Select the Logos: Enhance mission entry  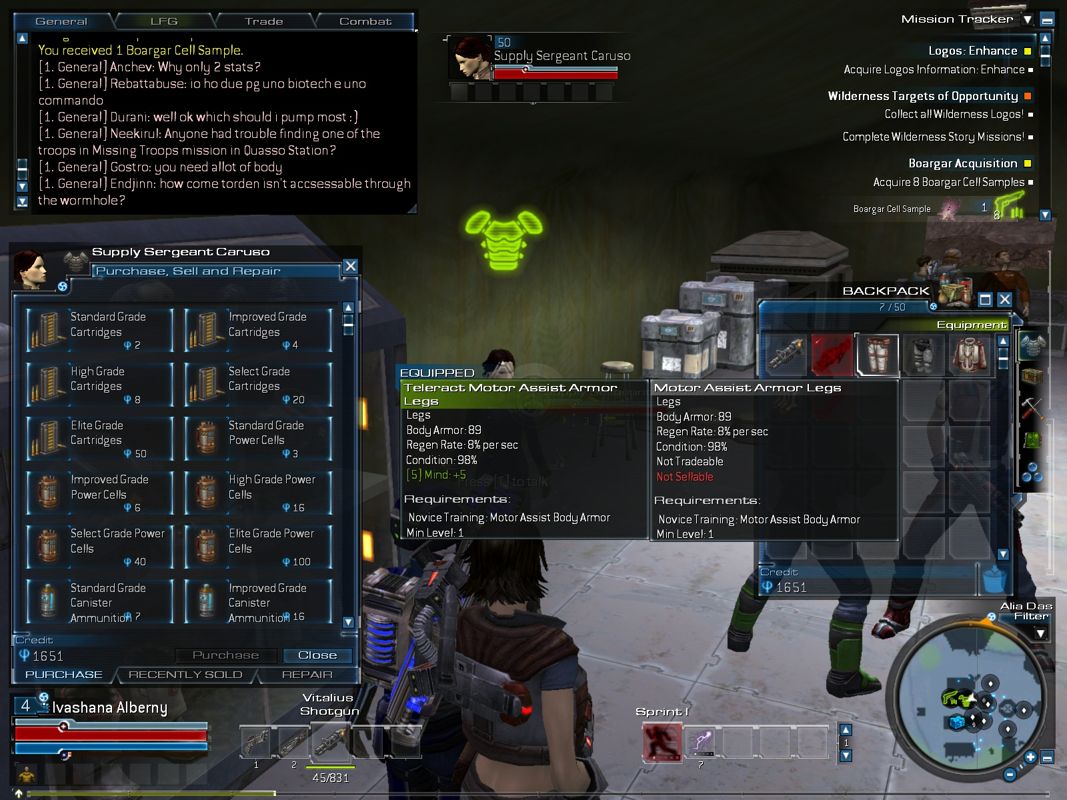(x=972, y=50)
